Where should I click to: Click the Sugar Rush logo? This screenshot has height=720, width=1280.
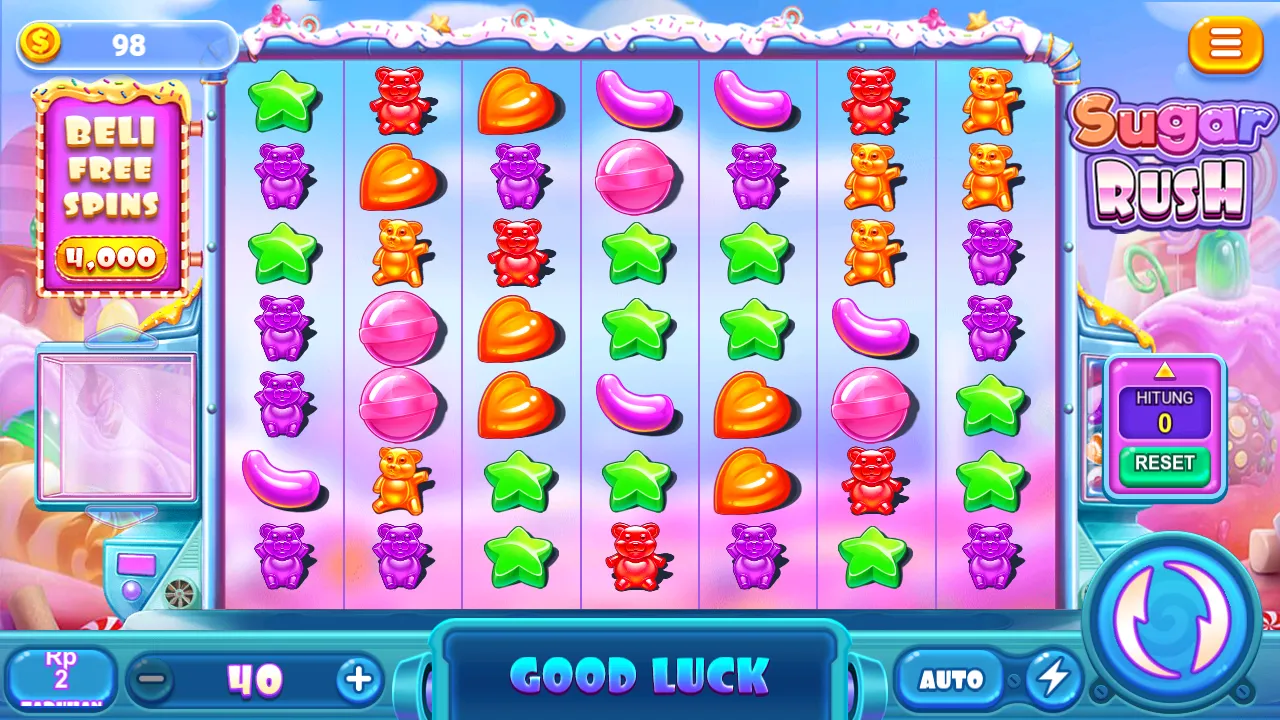click(x=1170, y=155)
